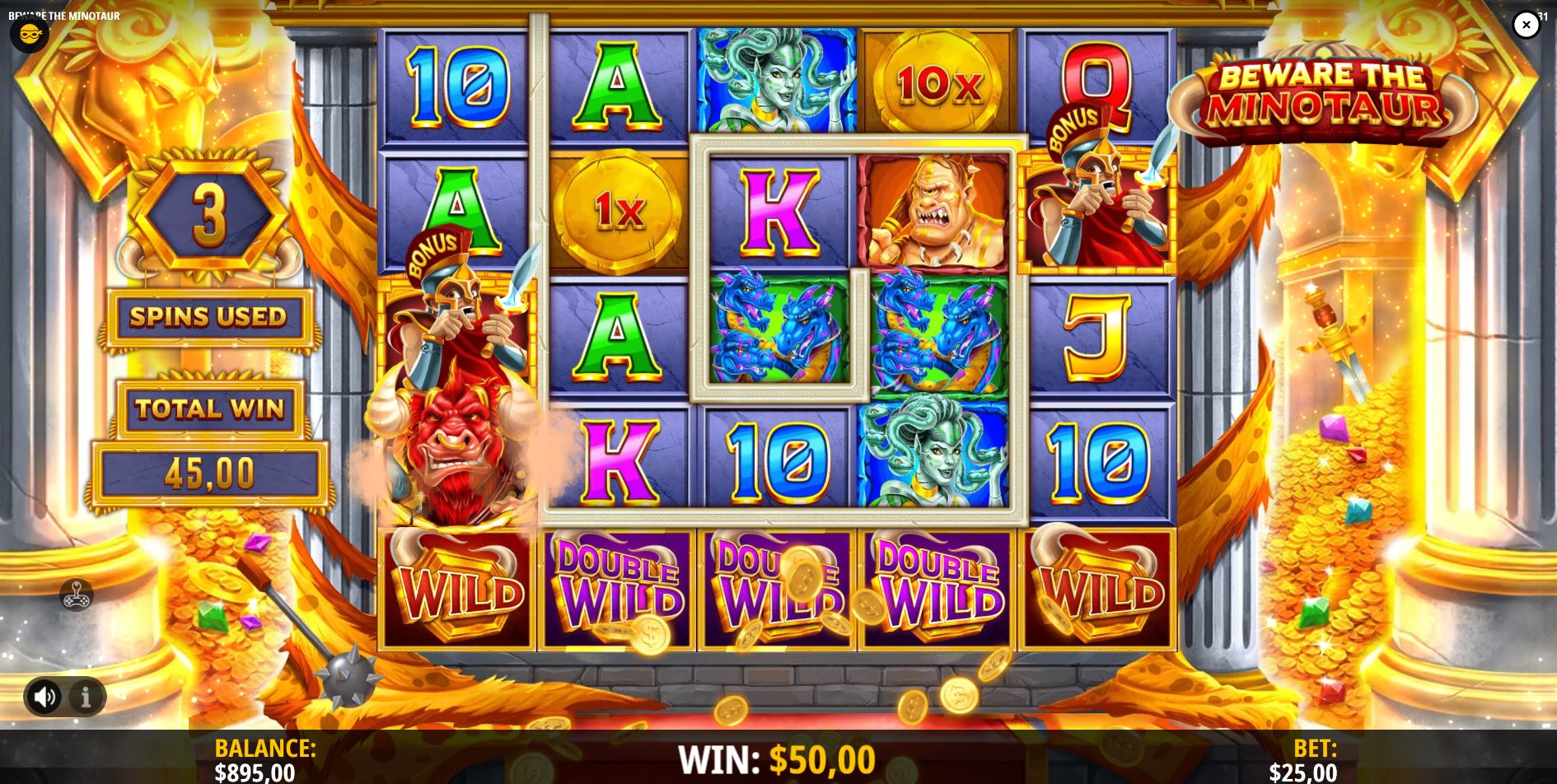The image size is (1557, 784).
Task: Click the gold WILD symbol on the bottom left
Action: 457,589
